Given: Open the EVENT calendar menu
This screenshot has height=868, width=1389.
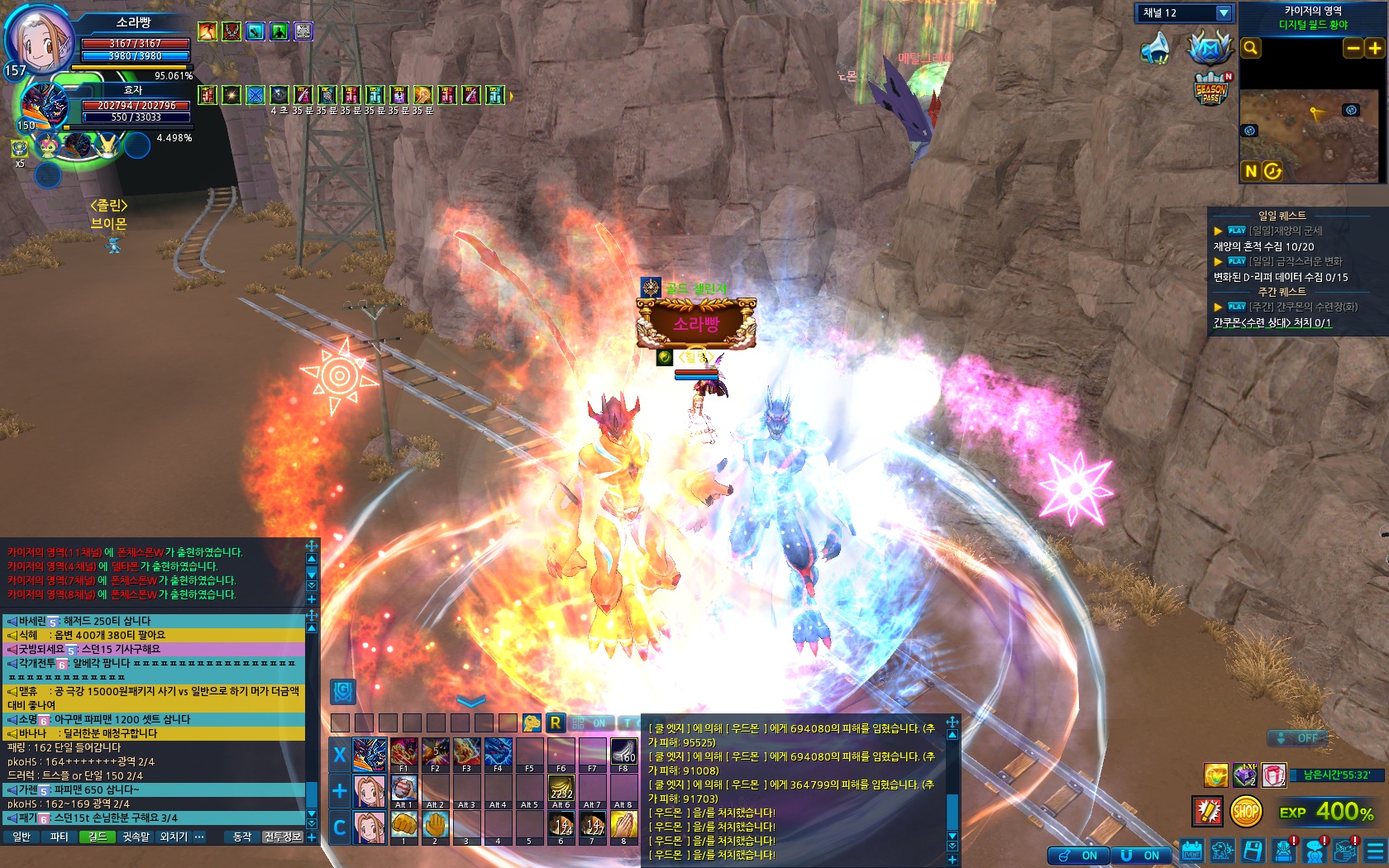Looking at the screenshot, I should tap(1191, 851).
